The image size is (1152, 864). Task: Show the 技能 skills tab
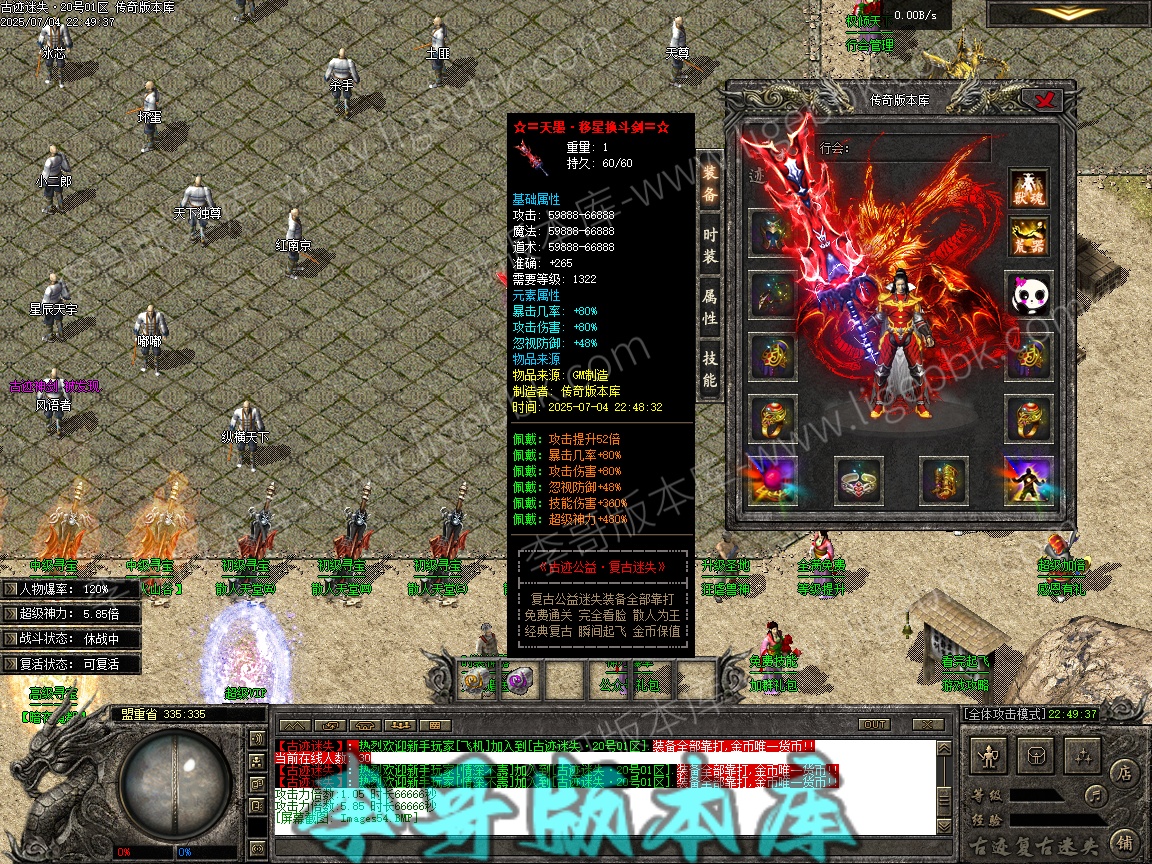coord(709,369)
